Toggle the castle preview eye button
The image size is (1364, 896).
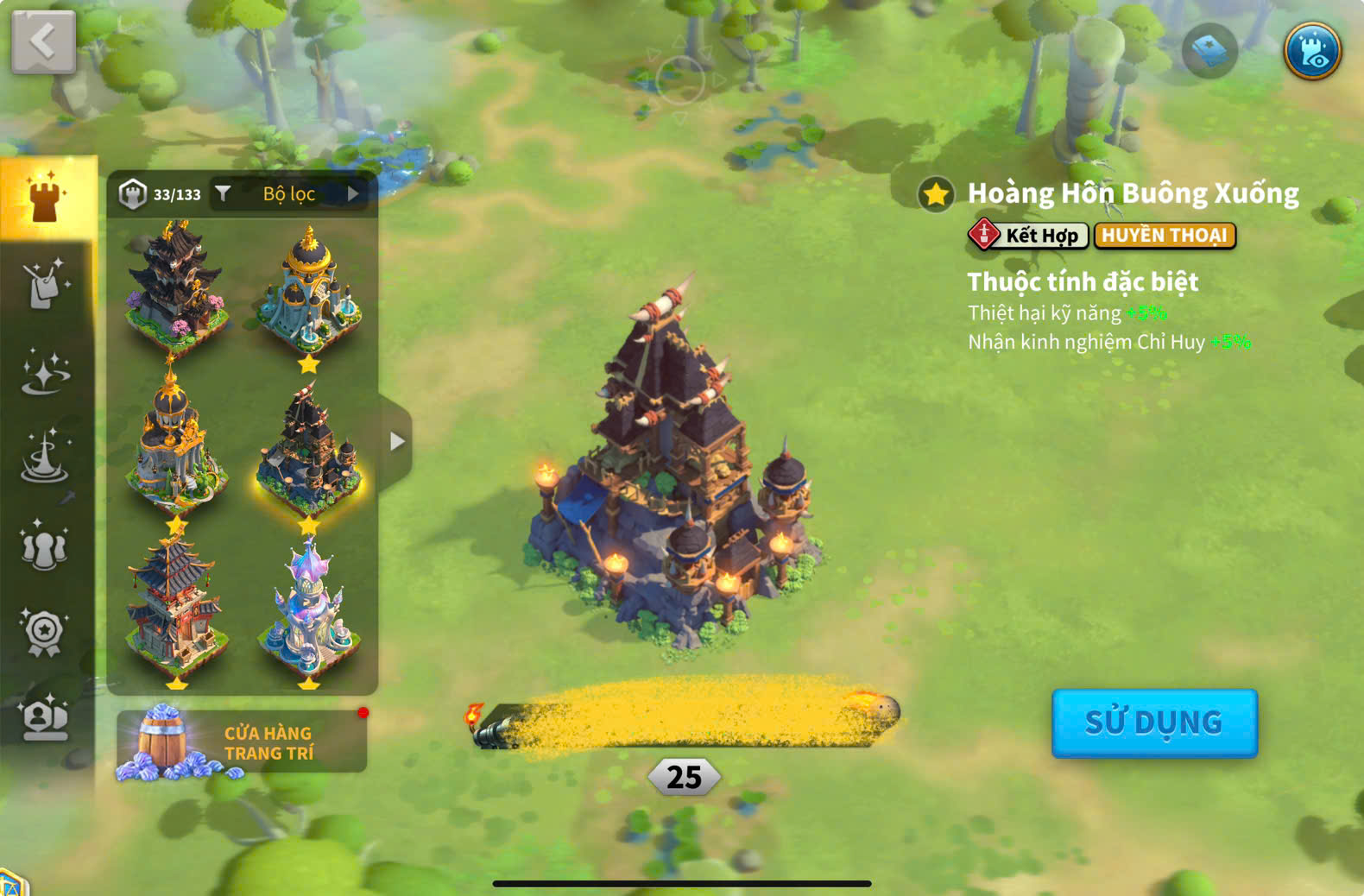point(1311,51)
